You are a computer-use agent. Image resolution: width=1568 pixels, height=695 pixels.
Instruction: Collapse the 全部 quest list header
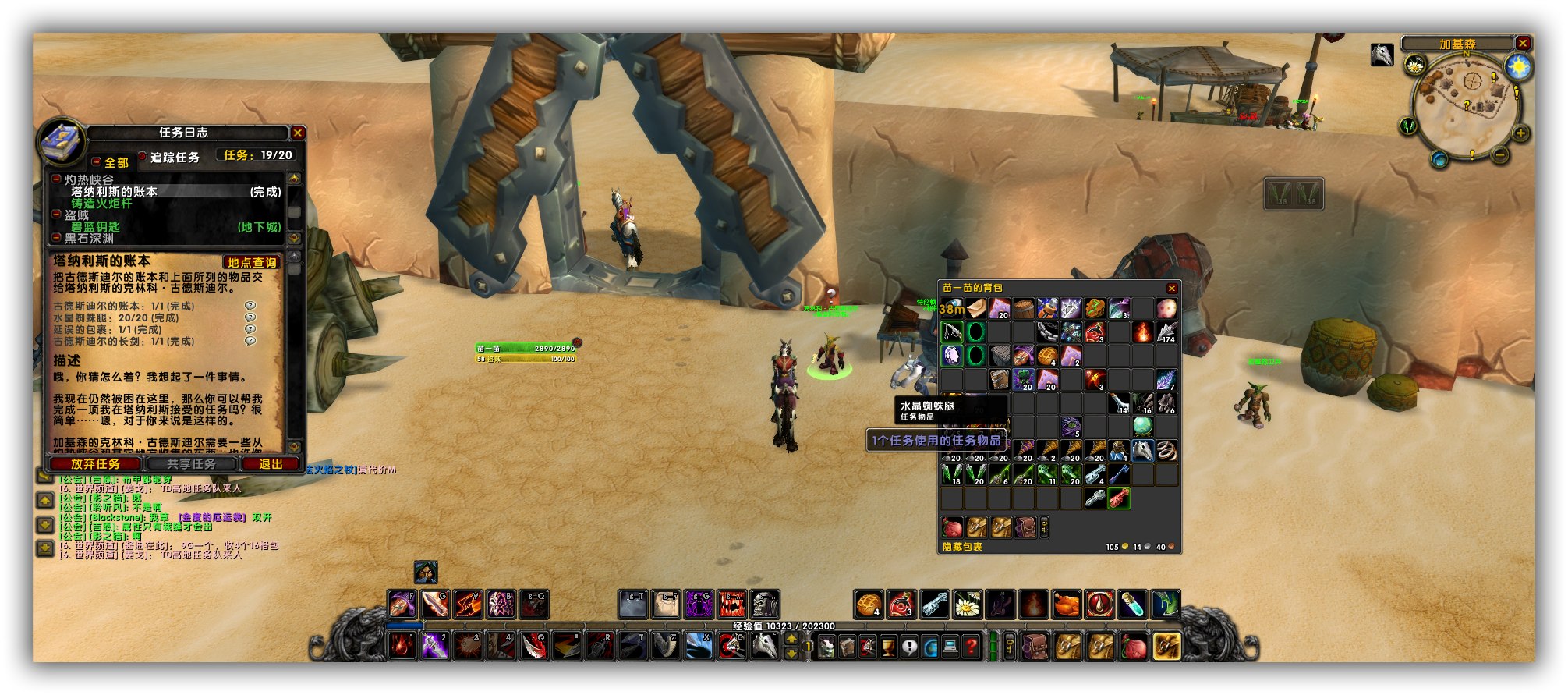point(97,162)
